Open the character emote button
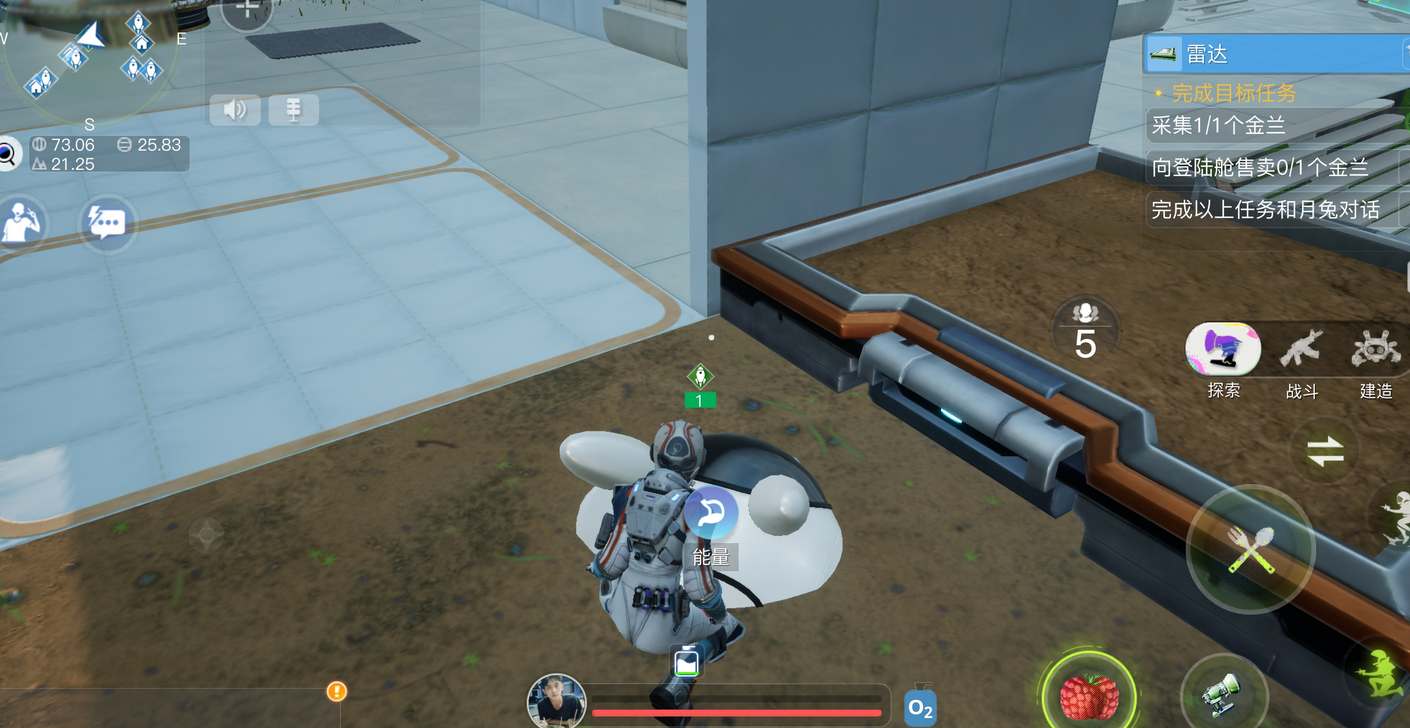 pos(22,221)
